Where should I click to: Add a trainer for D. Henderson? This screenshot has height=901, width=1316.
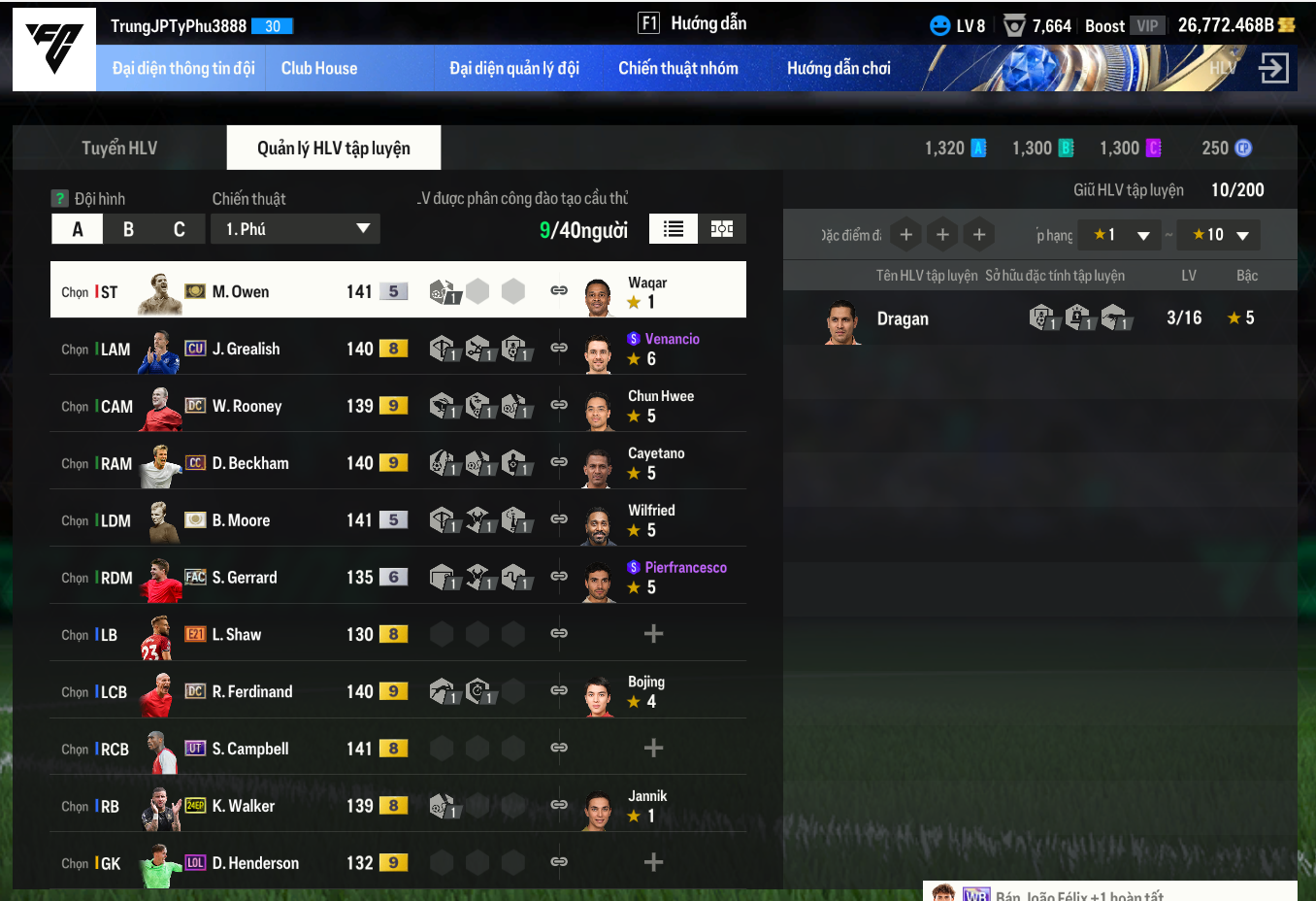coord(653,862)
